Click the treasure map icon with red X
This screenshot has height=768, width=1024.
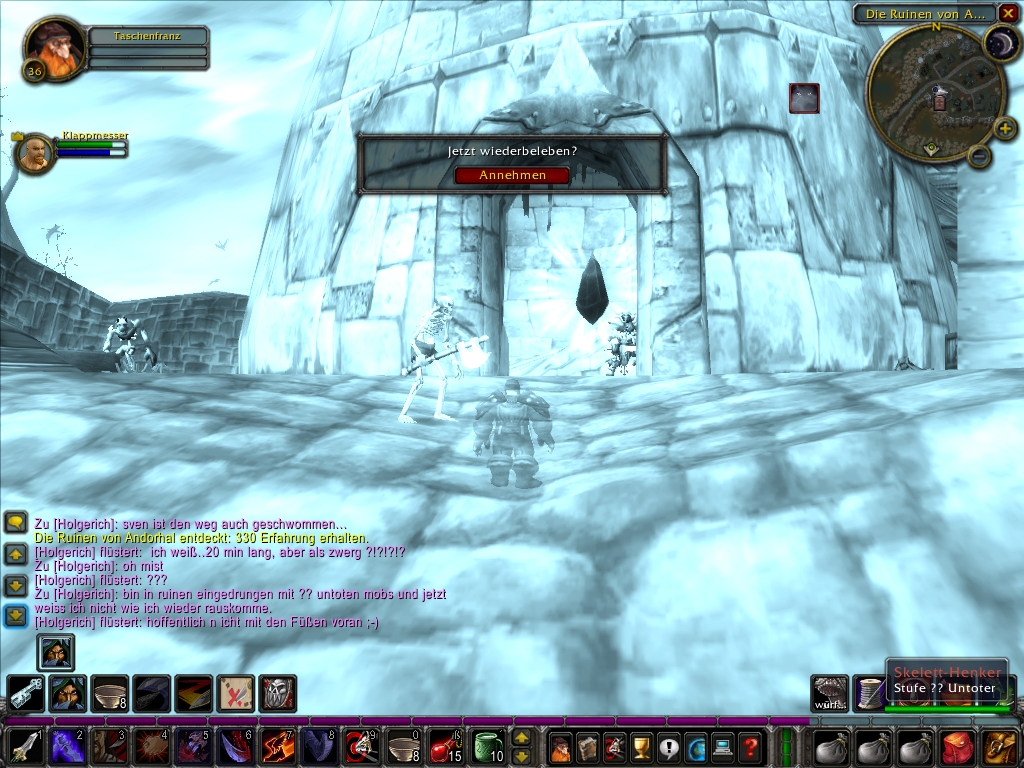[235, 693]
